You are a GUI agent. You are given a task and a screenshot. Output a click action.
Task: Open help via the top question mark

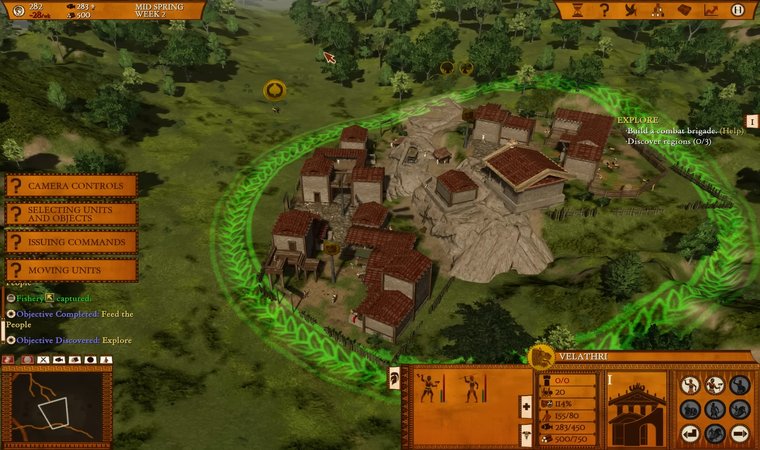(604, 10)
